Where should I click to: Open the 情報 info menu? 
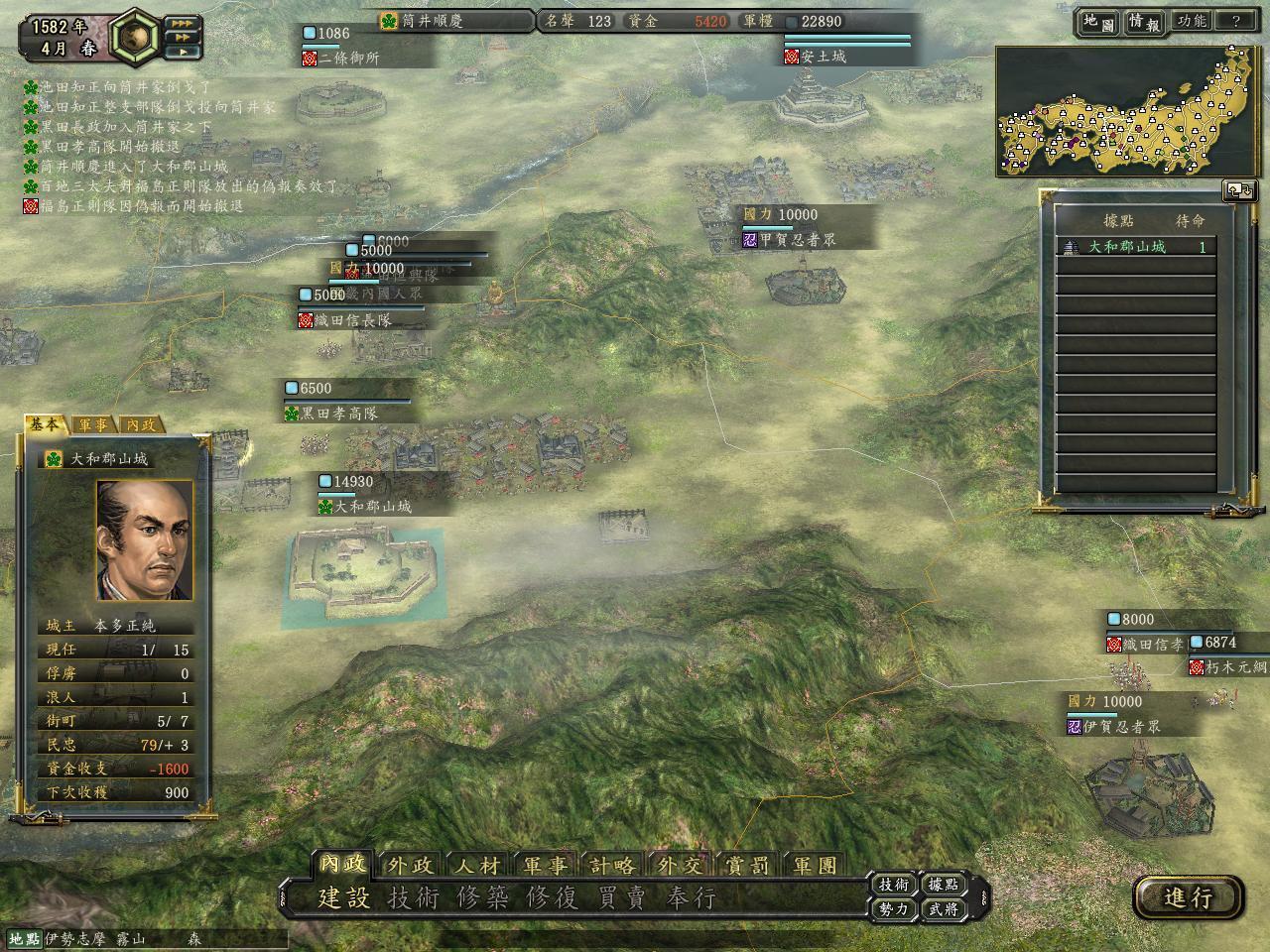coord(1144,22)
